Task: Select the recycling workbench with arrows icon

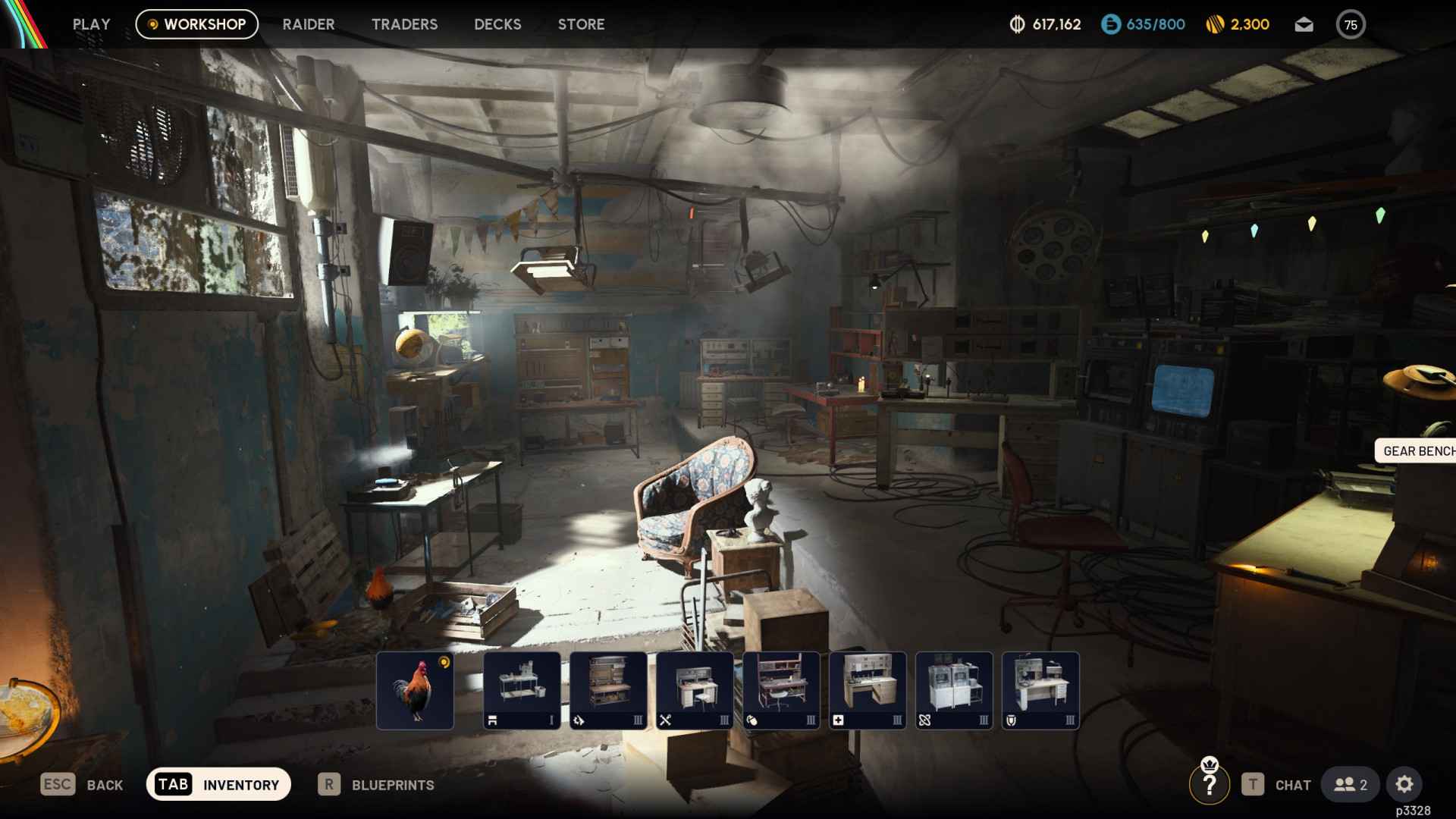Action: pyautogui.click(x=607, y=690)
